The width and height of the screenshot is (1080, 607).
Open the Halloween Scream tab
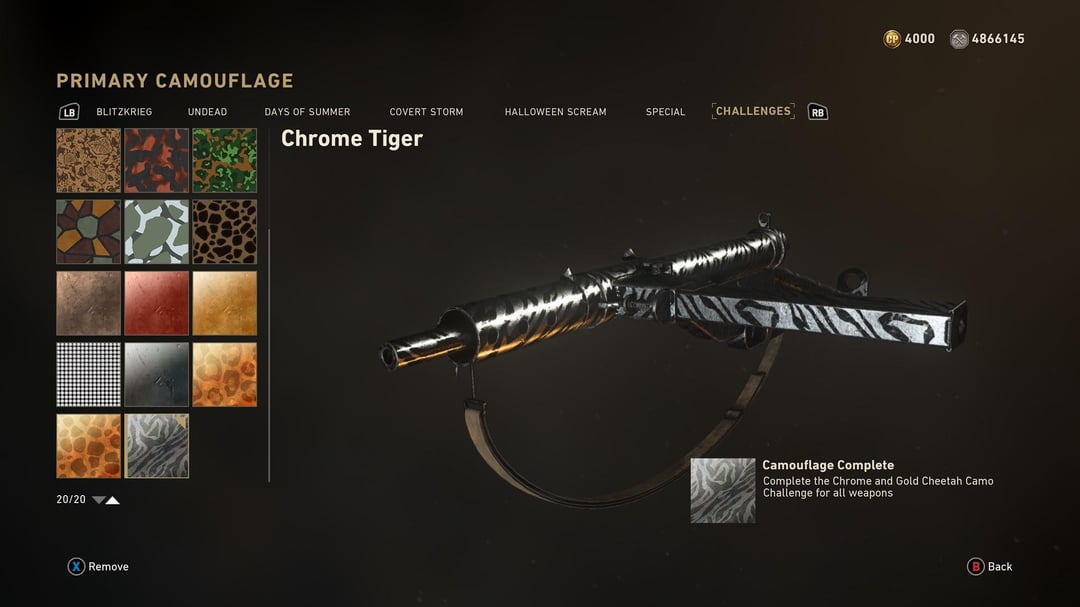click(555, 112)
